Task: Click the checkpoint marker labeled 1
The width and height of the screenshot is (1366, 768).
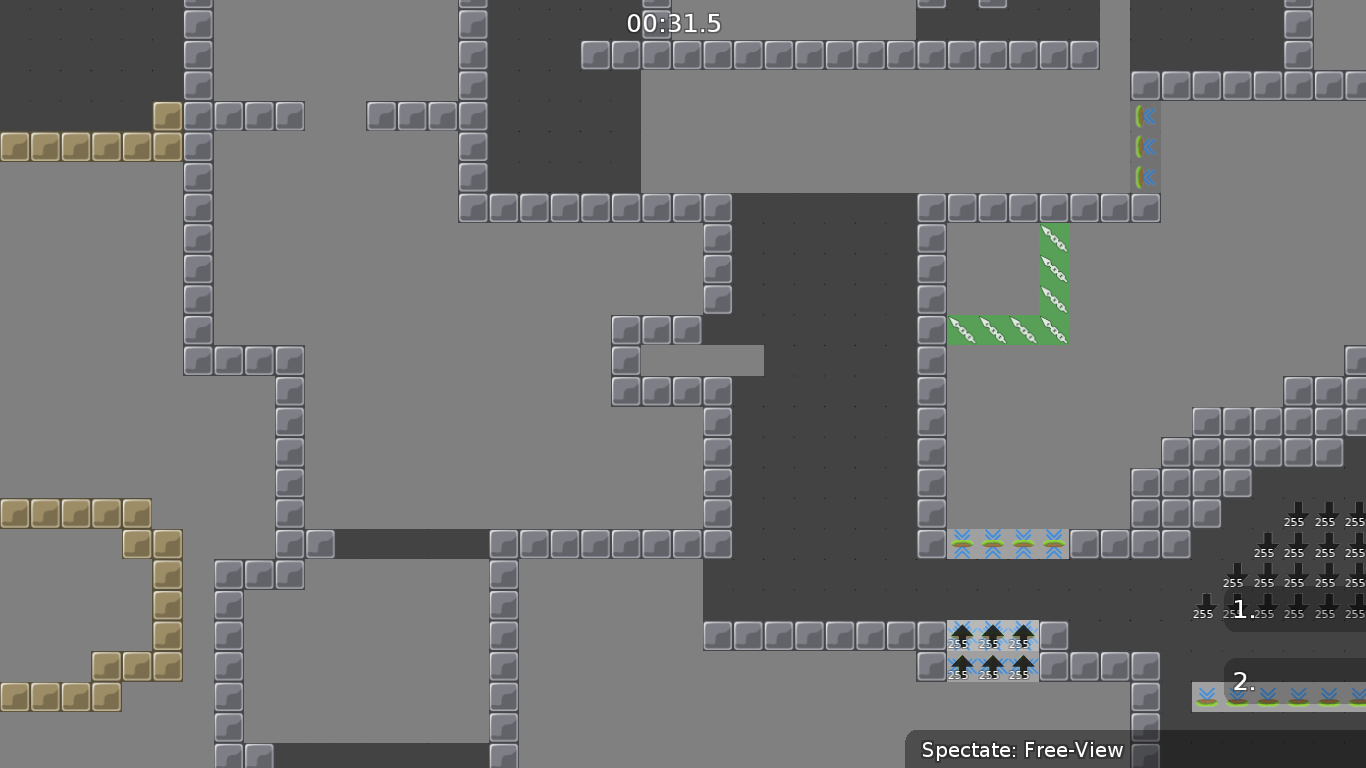Action: (x=1241, y=609)
